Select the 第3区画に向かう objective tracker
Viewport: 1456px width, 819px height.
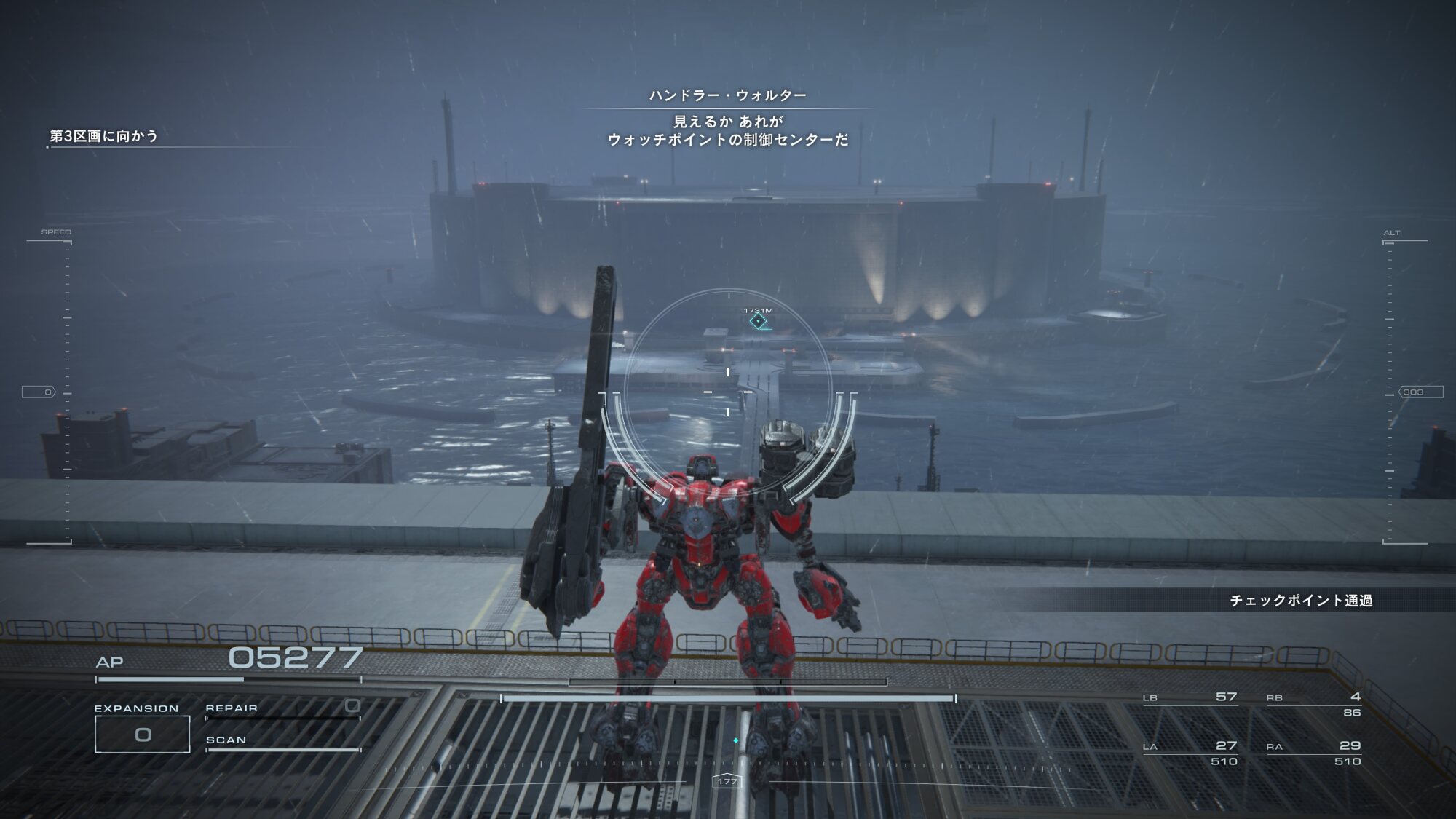[x=103, y=136]
